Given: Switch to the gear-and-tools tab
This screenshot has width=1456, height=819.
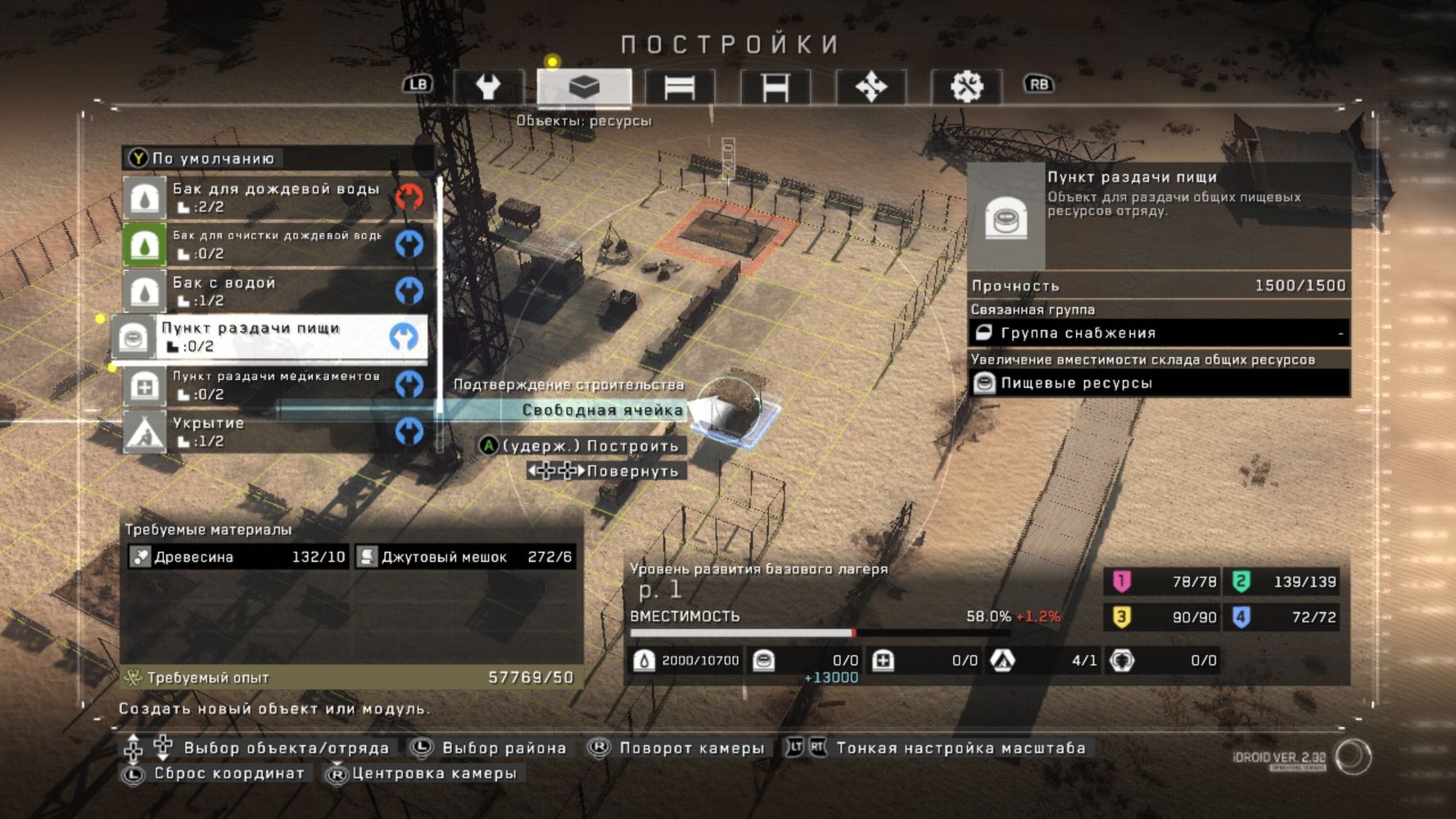Looking at the screenshot, I should tap(966, 86).
